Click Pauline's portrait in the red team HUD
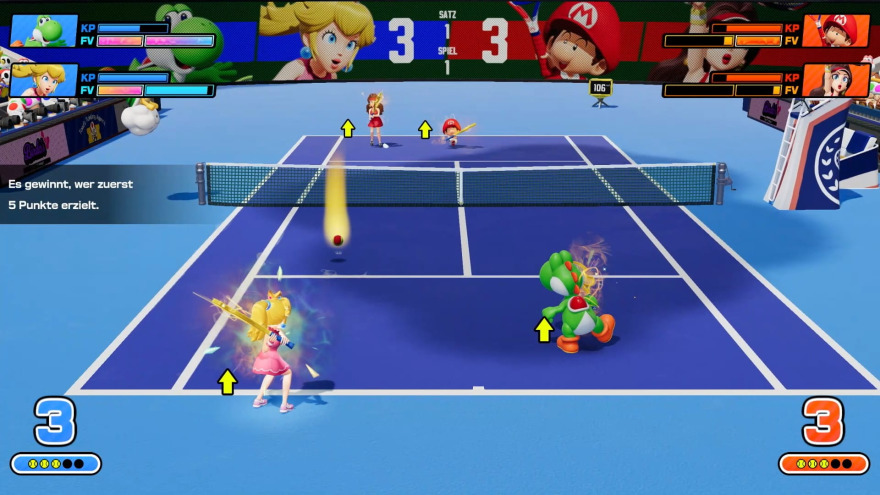Image resolution: width=880 pixels, height=495 pixels. coord(836,81)
